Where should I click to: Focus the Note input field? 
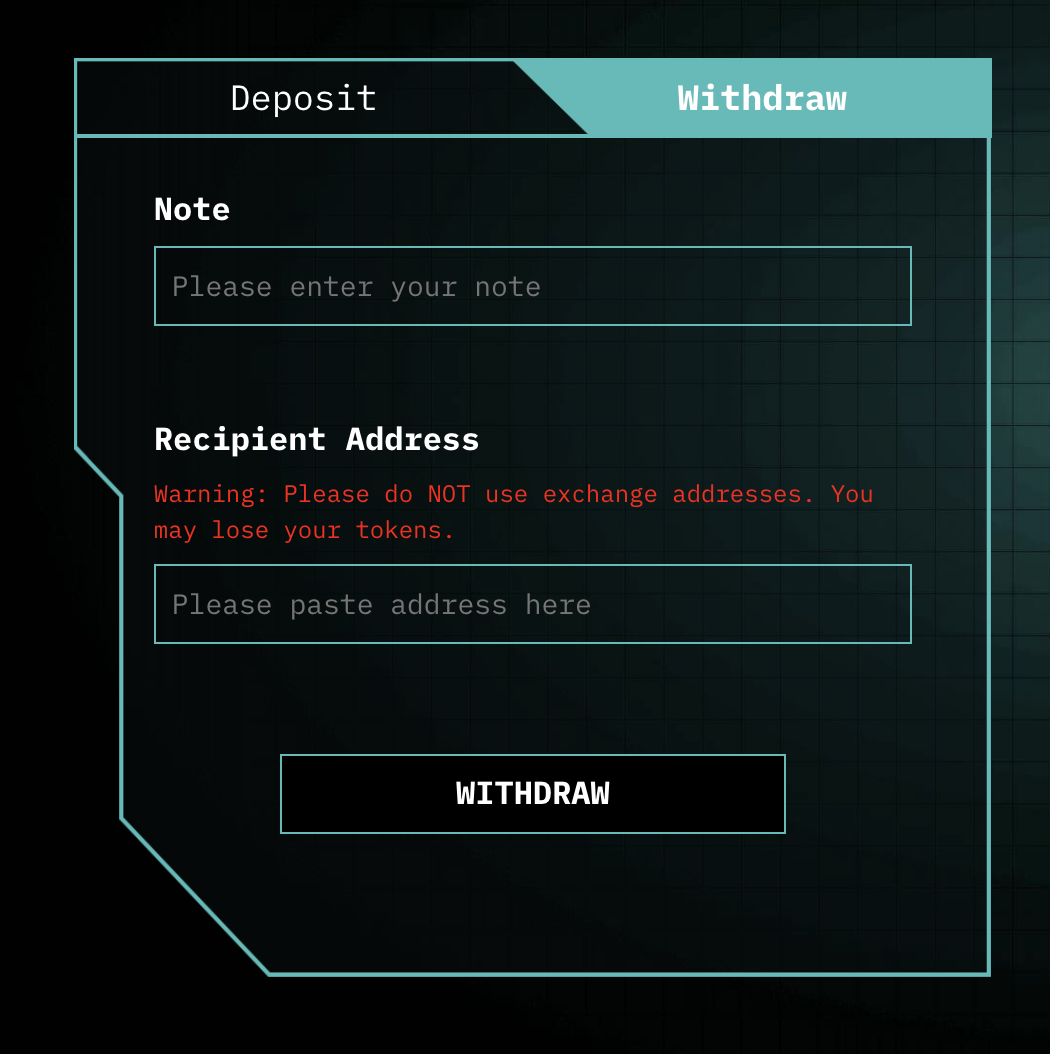point(532,286)
